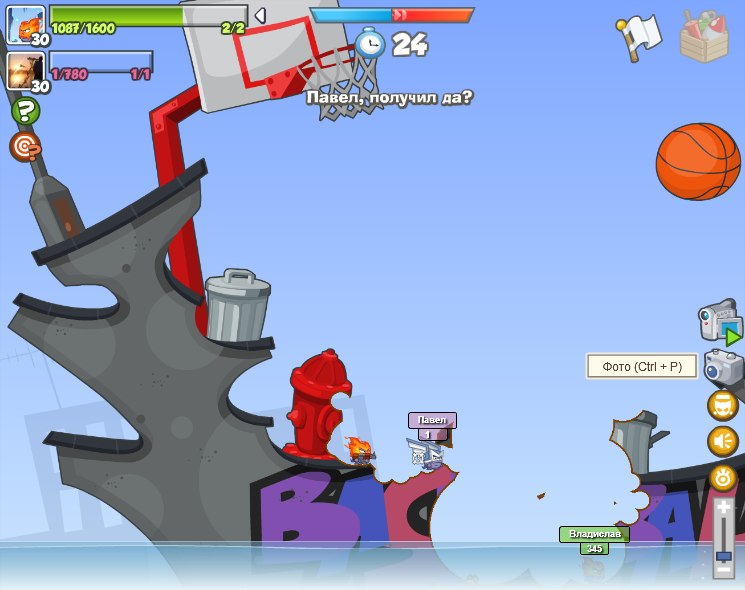Click the white surrender flag icon
Viewport: 745px width, 590px height.
pyautogui.click(x=640, y=37)
